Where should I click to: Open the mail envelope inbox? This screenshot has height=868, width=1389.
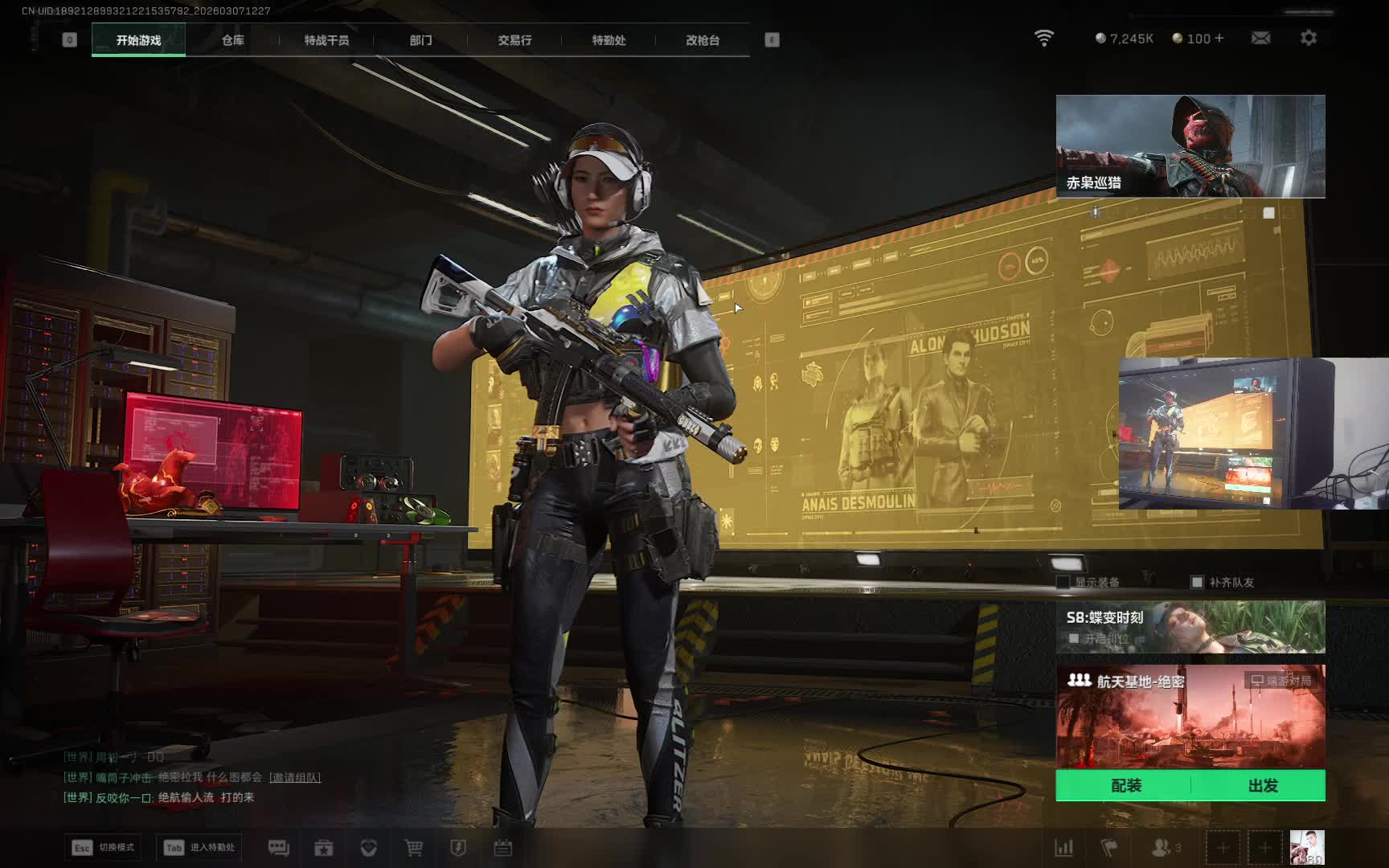click(1260, 38)
